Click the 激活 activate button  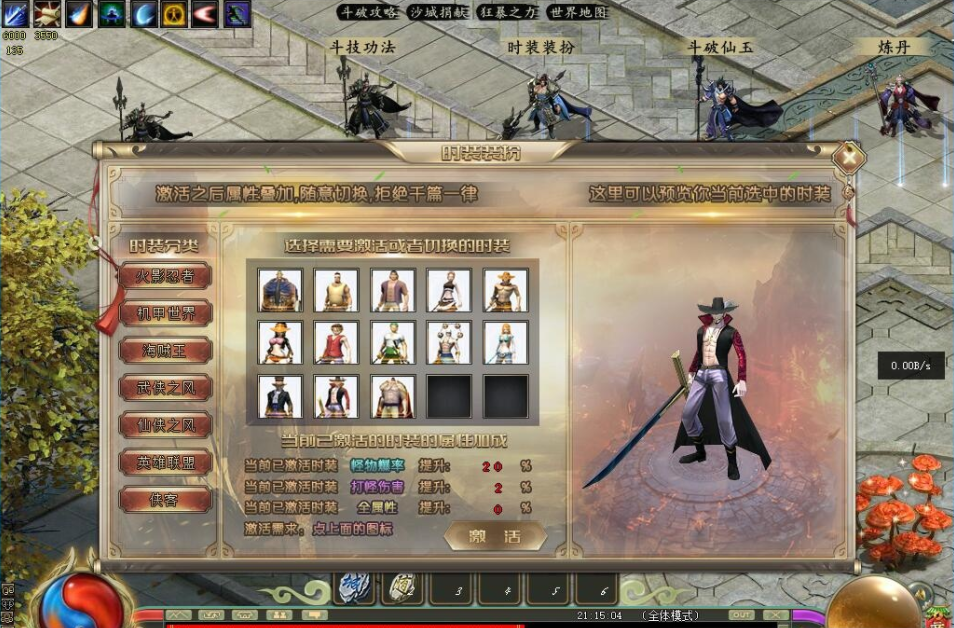[495, 536]
